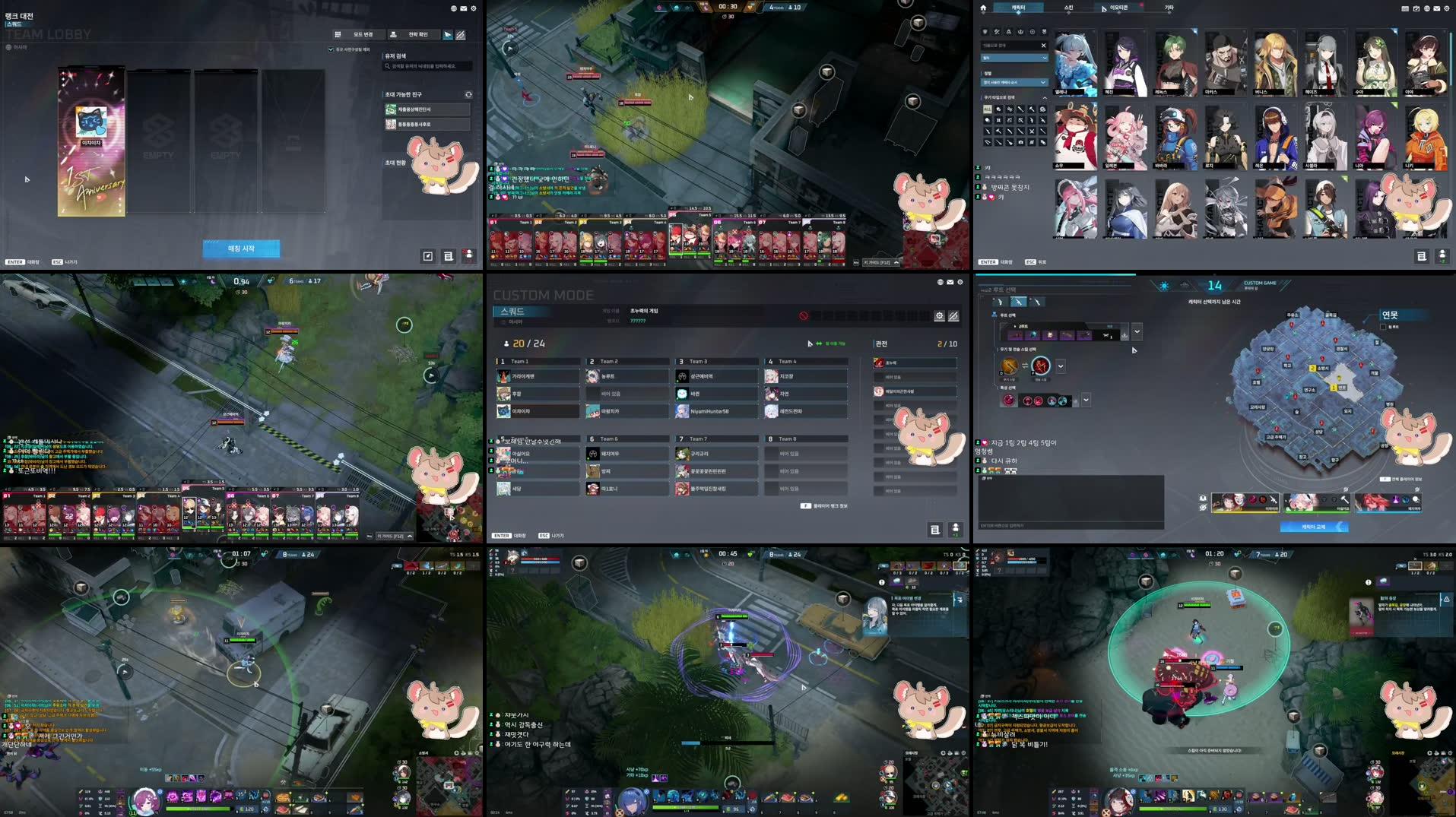Viewport: 1456px width, 817px height.
Task: Clear the character name search with the X
Action: [x=1044, y=46]
